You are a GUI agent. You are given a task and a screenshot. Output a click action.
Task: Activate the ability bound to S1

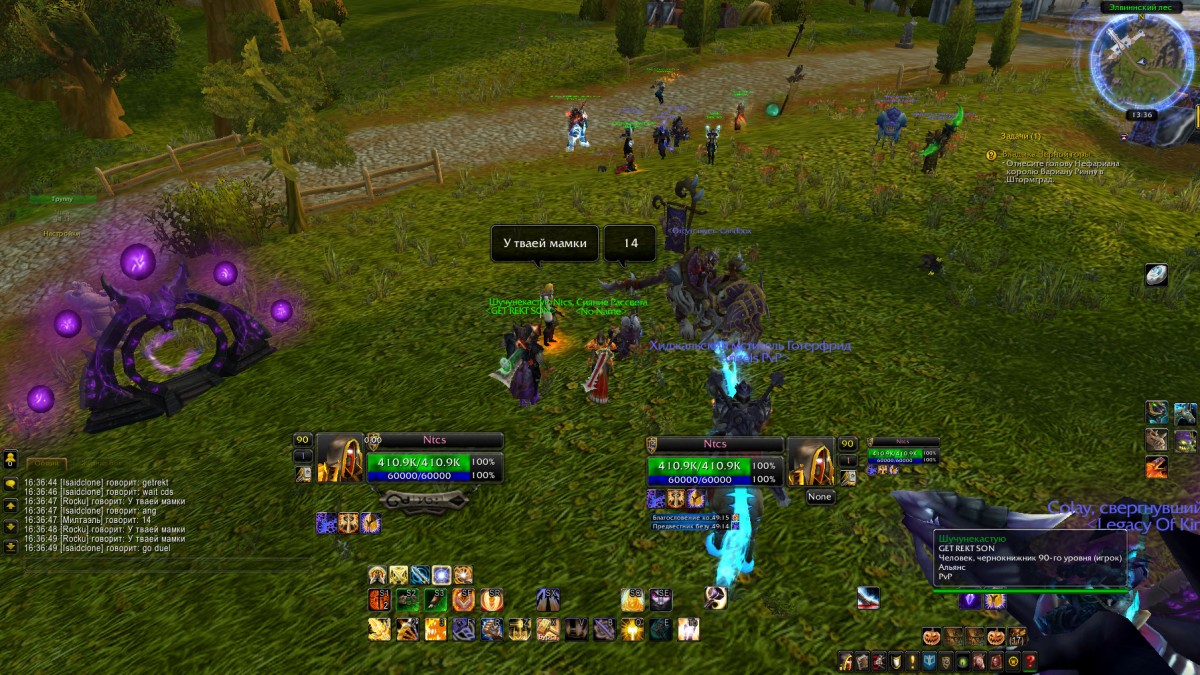click(x=379, y=600)
